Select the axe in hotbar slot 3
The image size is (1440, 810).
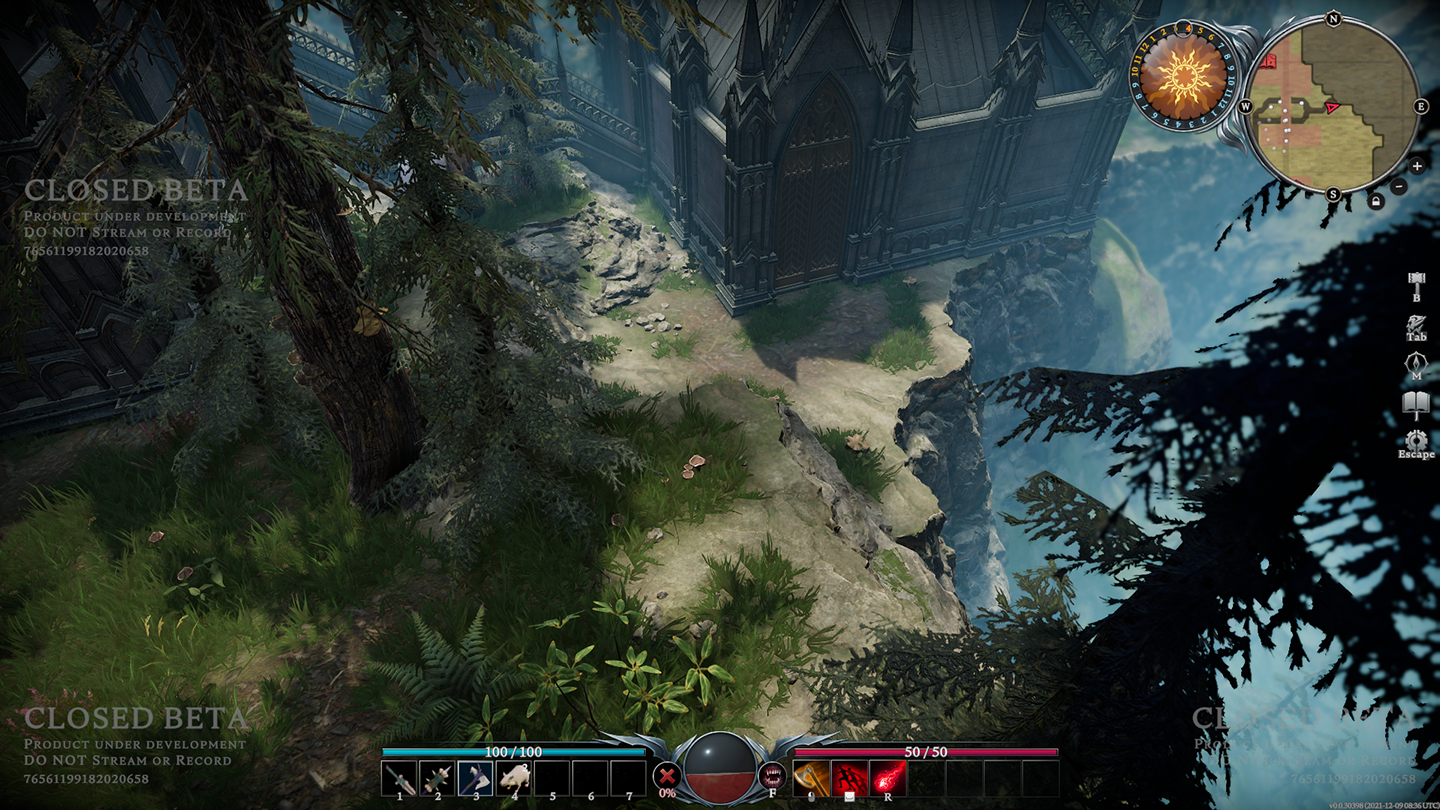475,777
